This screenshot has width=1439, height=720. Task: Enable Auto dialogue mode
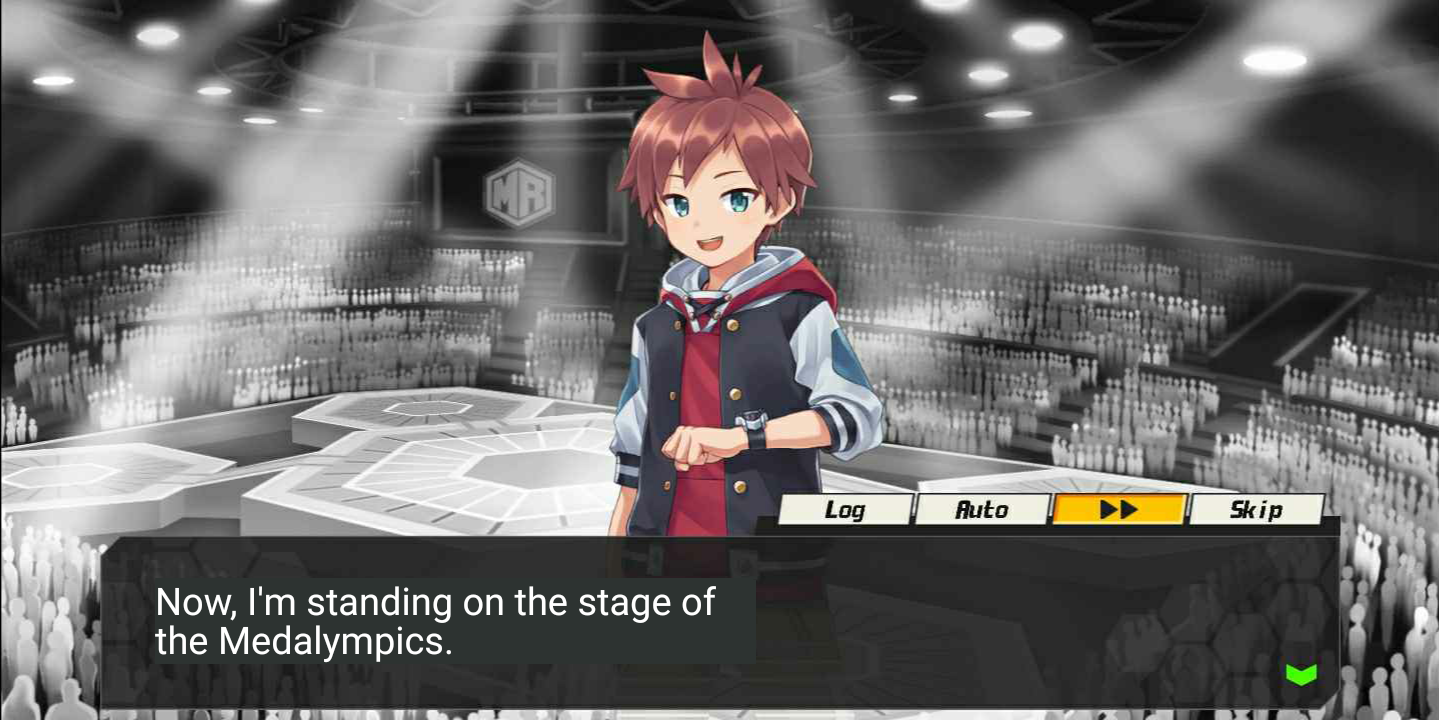(982, 510)
